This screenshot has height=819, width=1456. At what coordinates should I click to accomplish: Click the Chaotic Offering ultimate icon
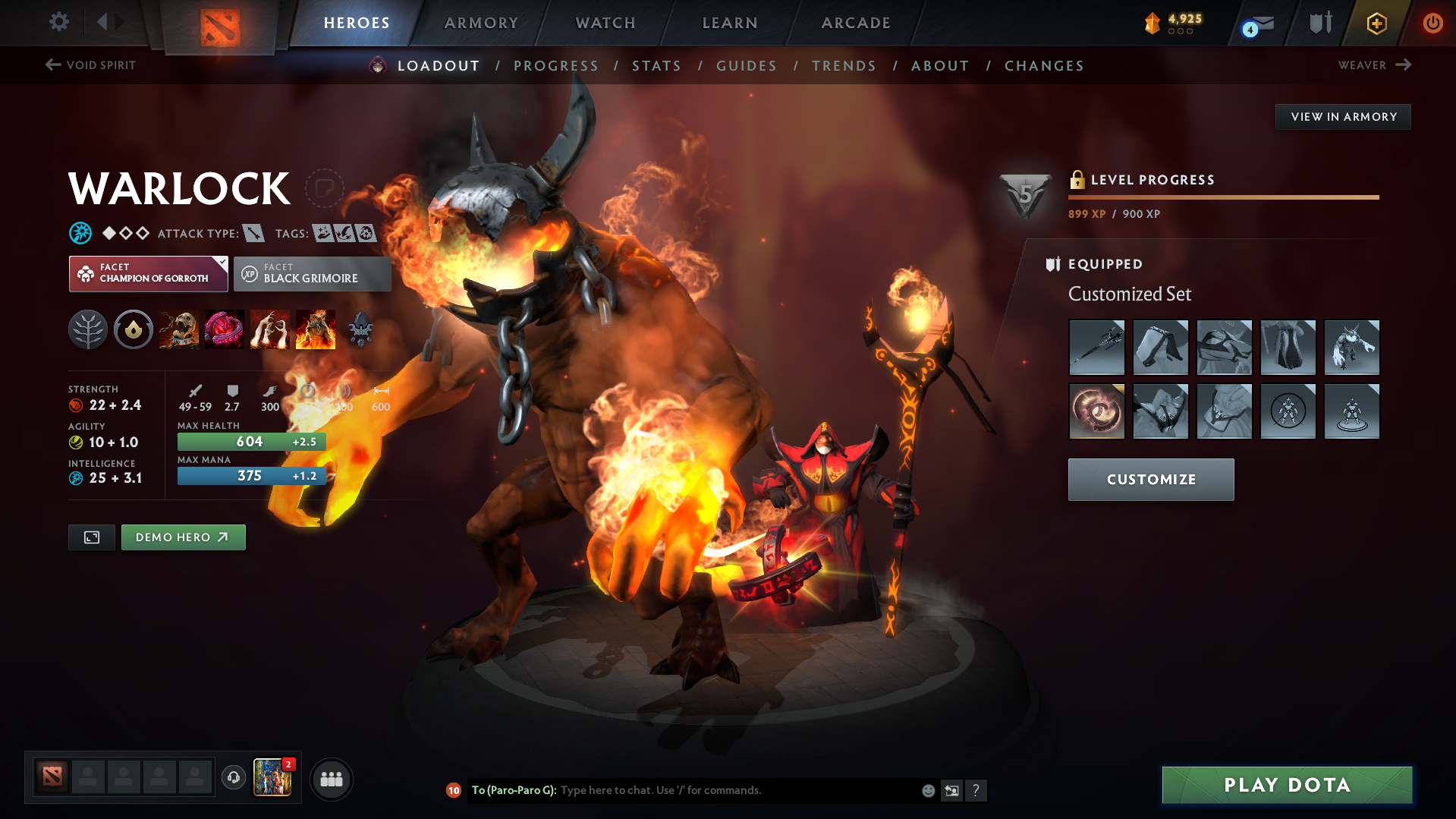point(315,329)
